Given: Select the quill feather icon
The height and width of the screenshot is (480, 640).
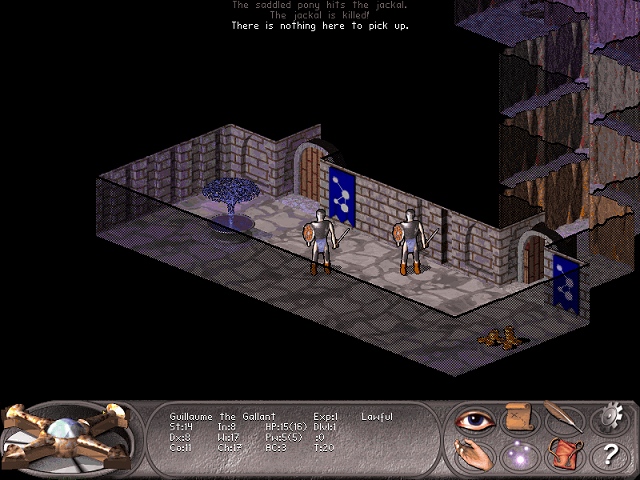Looking at the screenshot, I should (x=563, y=417).
